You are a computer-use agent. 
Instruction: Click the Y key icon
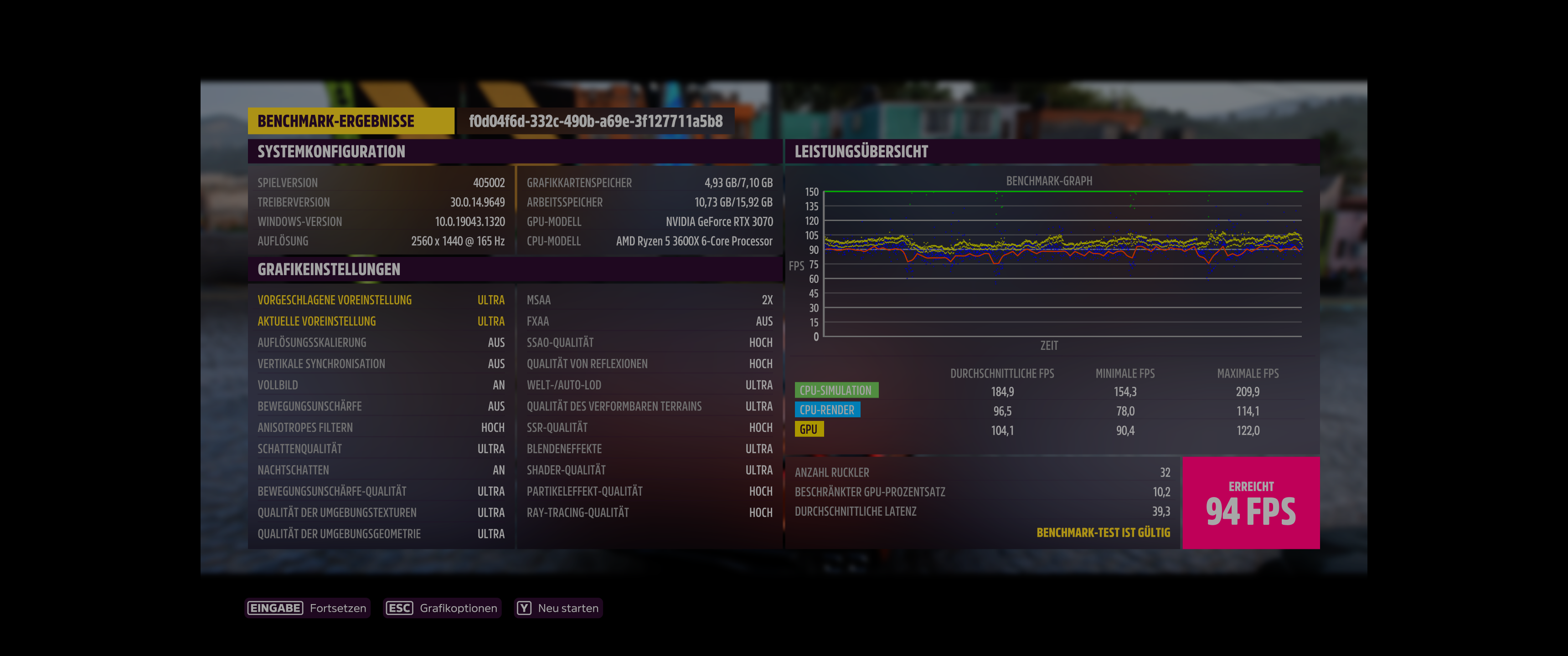[523, 607]
